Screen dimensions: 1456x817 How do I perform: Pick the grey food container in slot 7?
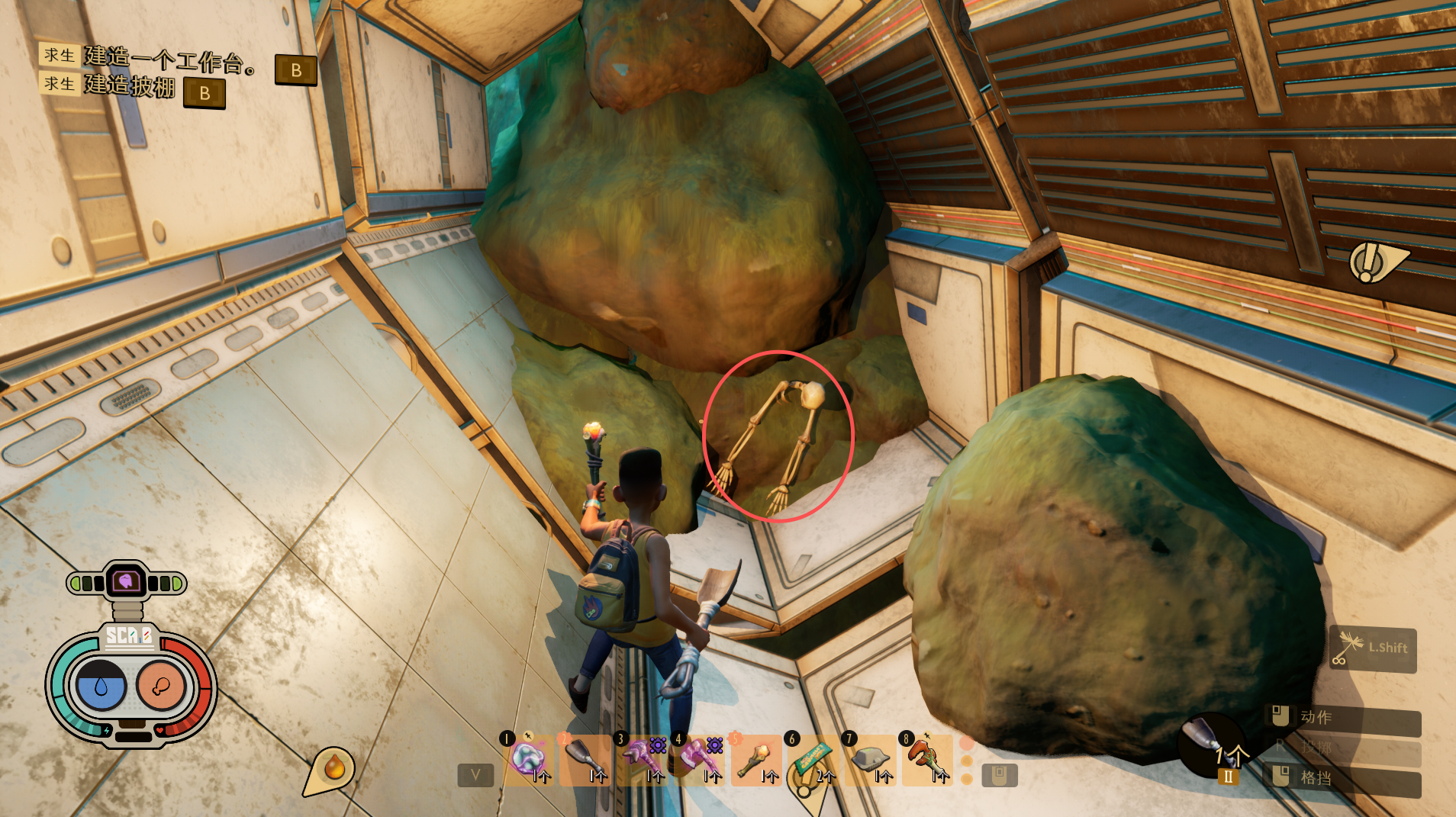870,758
